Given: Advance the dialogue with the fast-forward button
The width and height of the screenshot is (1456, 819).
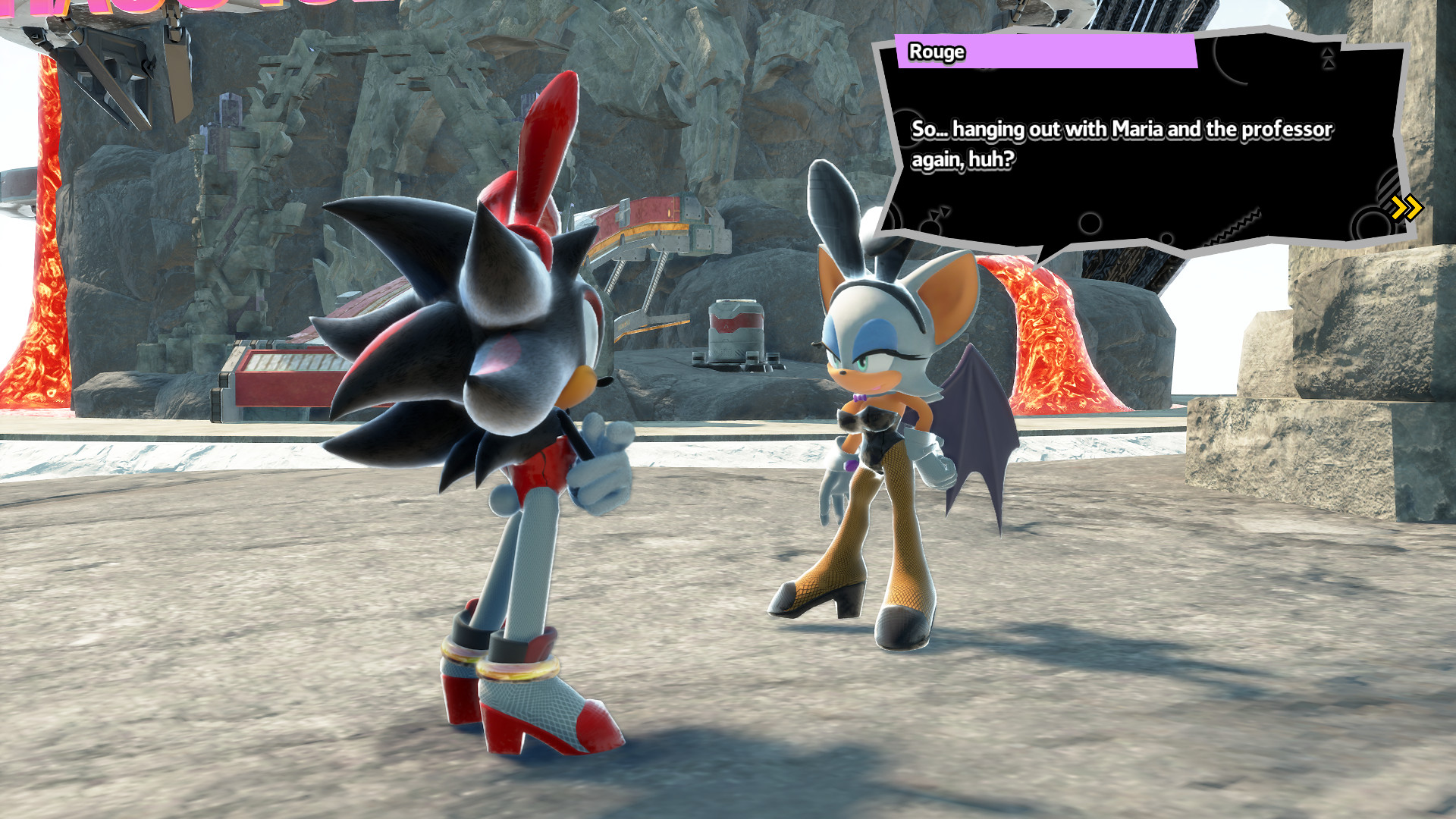Looking at the screenshot, I should coord(1405,207).
